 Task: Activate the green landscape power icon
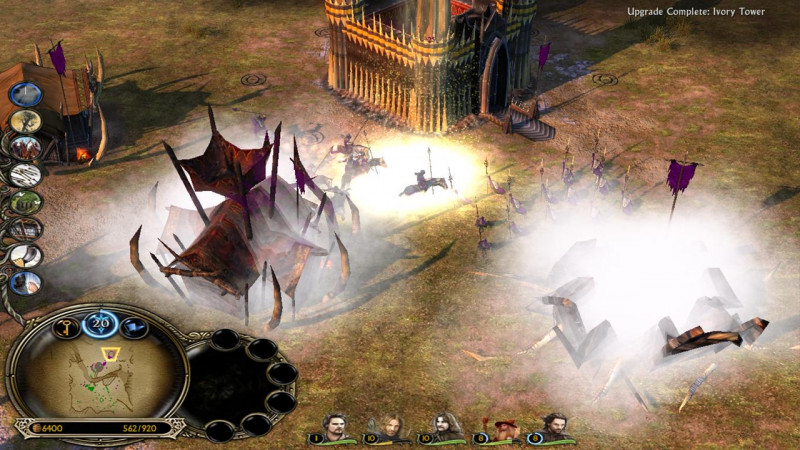(x=26, y=202)
